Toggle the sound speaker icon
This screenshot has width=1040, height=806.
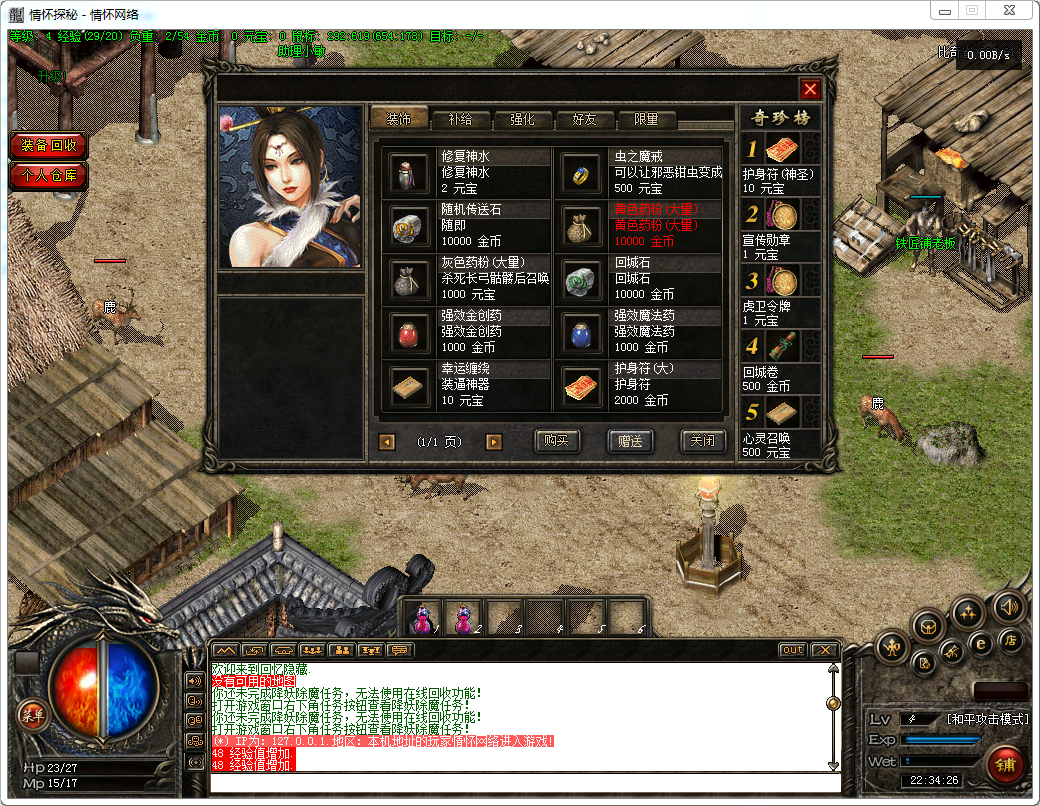coord(1007,606)
